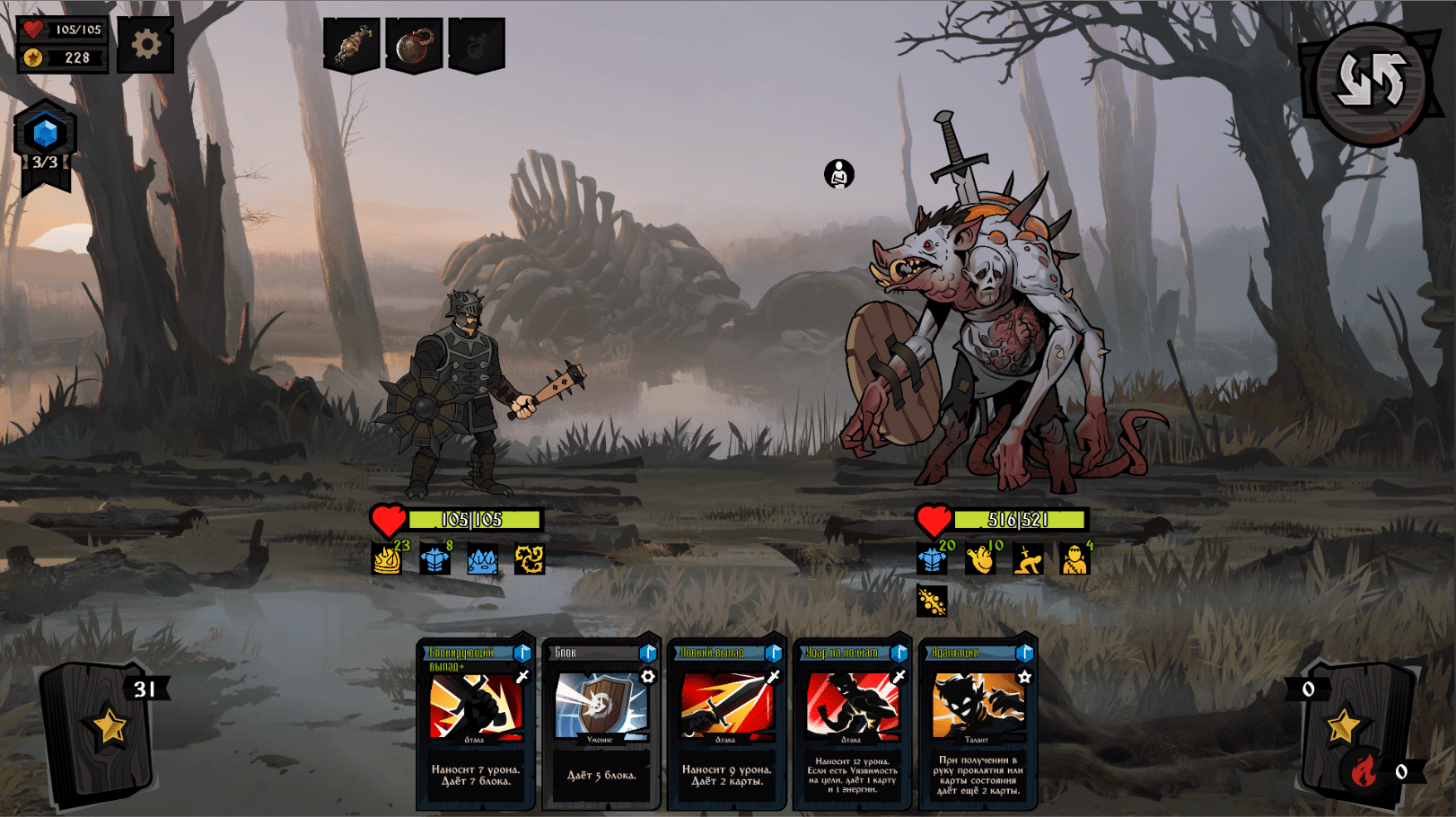Inspect the enemy's heart buff icon
Screen dimensions: 1456x817
click(x=980, y=558)
